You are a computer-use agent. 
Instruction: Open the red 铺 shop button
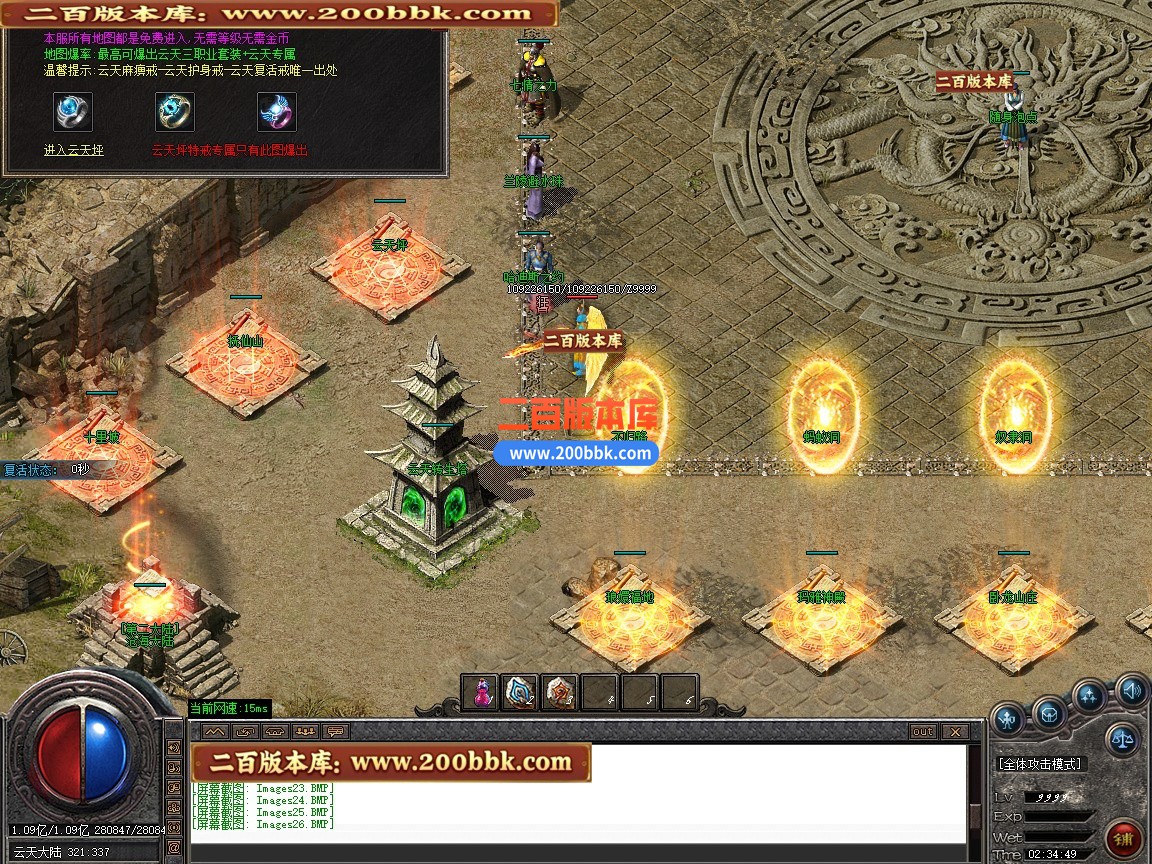(1124, 838)
